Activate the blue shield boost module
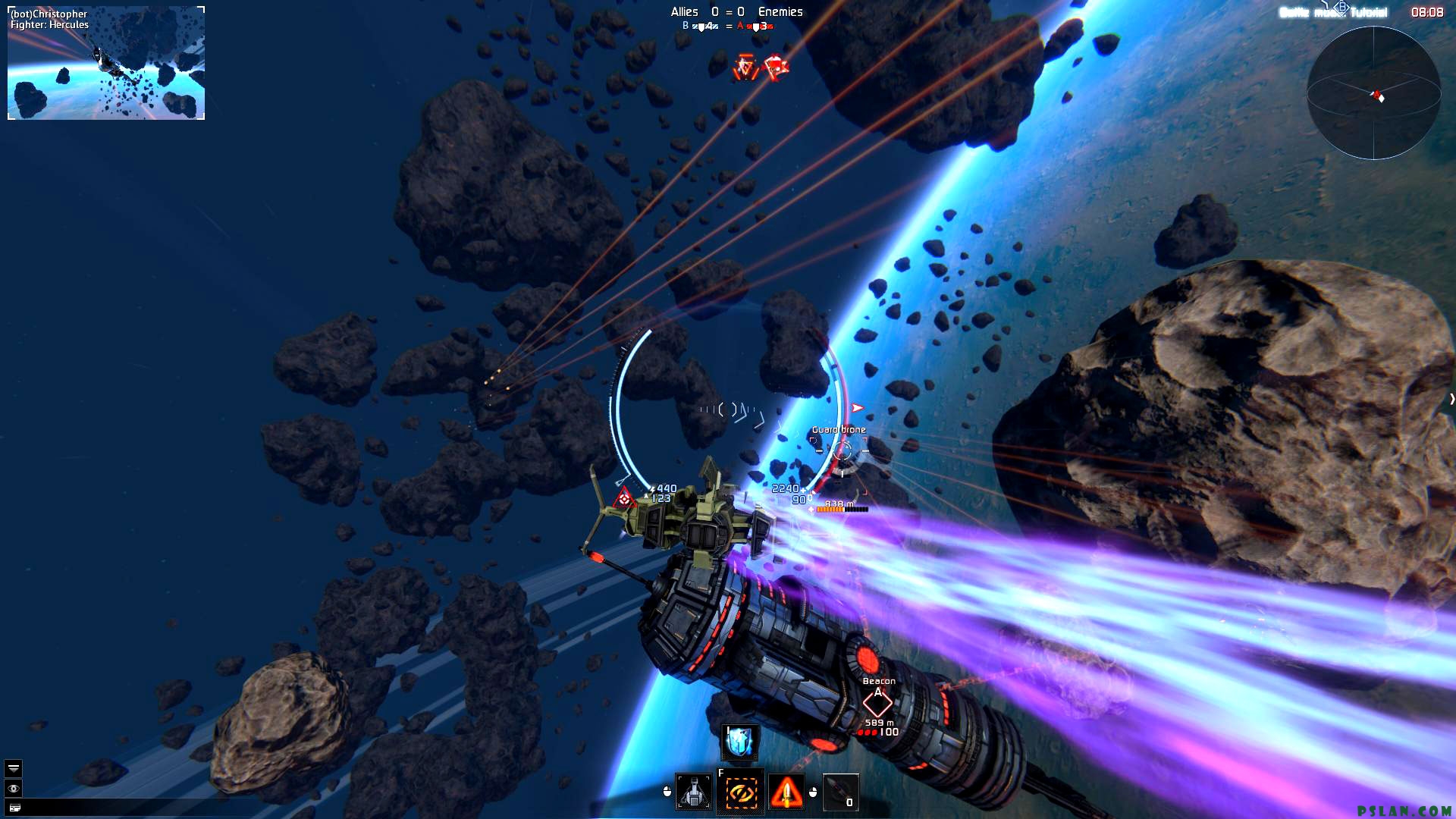This screenshot has height=819, width=1456. coord(739,742)
